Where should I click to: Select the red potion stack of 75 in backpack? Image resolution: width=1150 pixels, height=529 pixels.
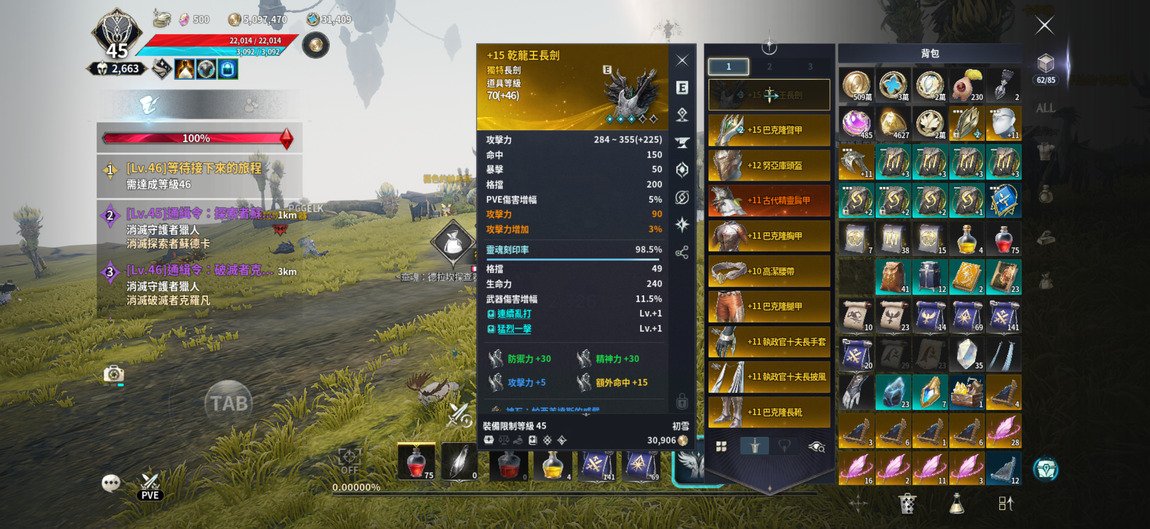(1003, 240)
